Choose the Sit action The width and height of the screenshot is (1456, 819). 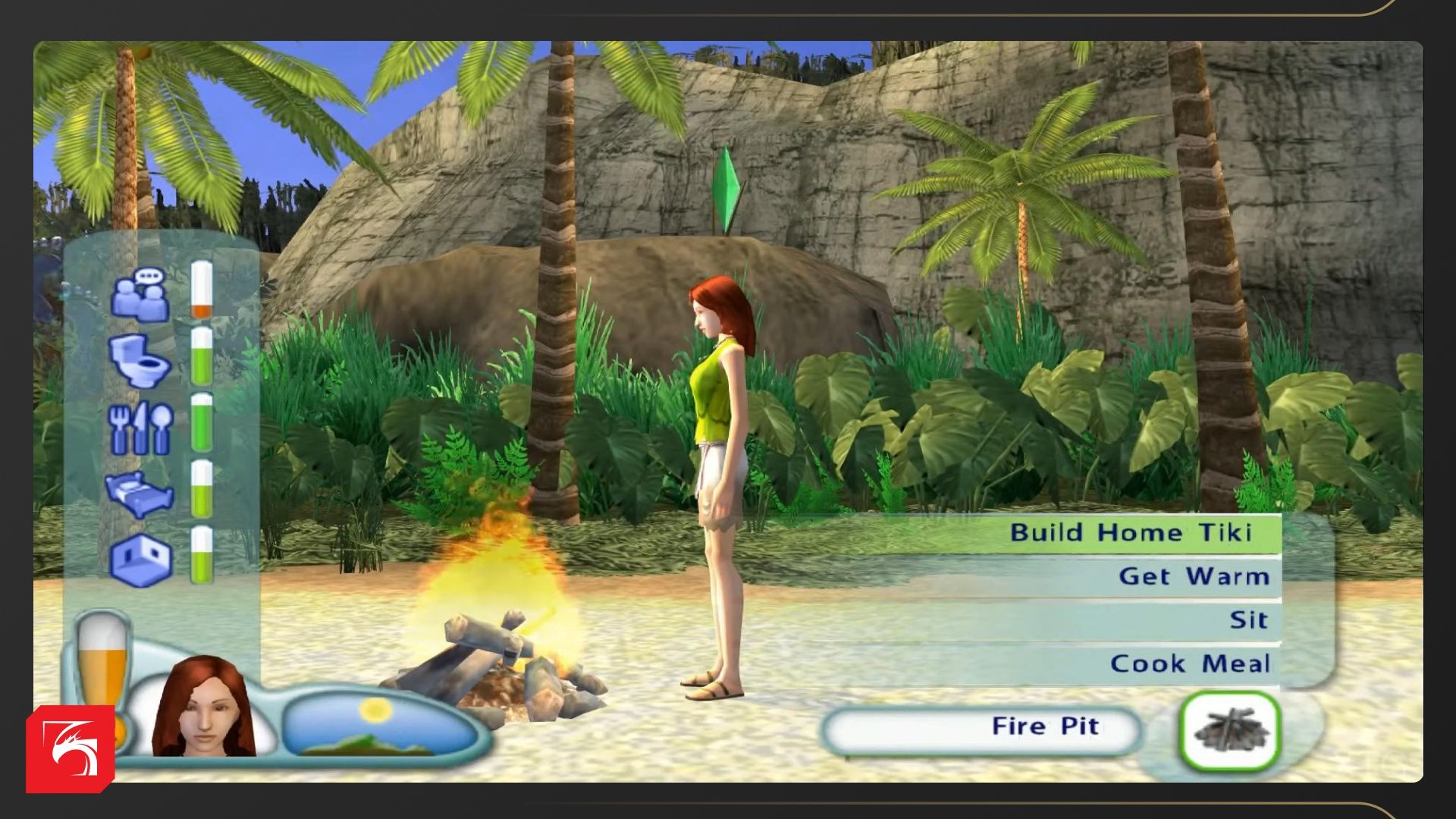[1247, 620]
